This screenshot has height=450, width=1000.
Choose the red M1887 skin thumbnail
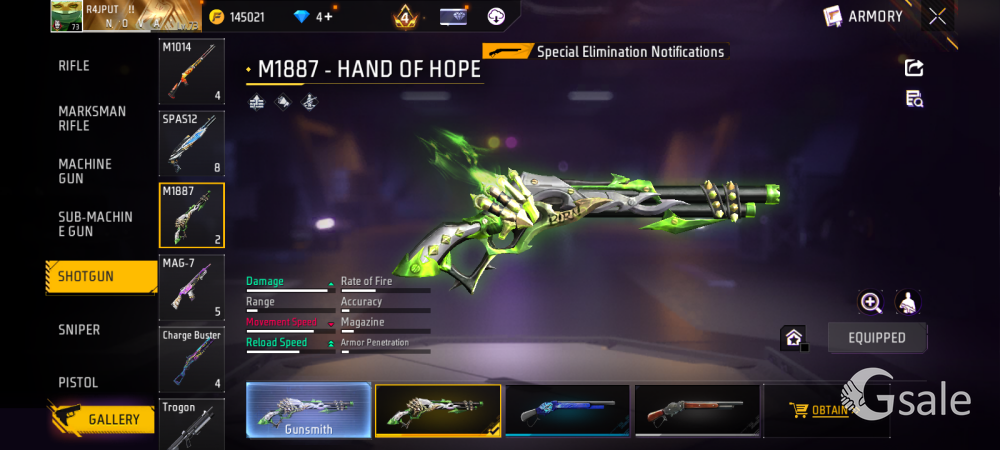(x=697, y=411)
